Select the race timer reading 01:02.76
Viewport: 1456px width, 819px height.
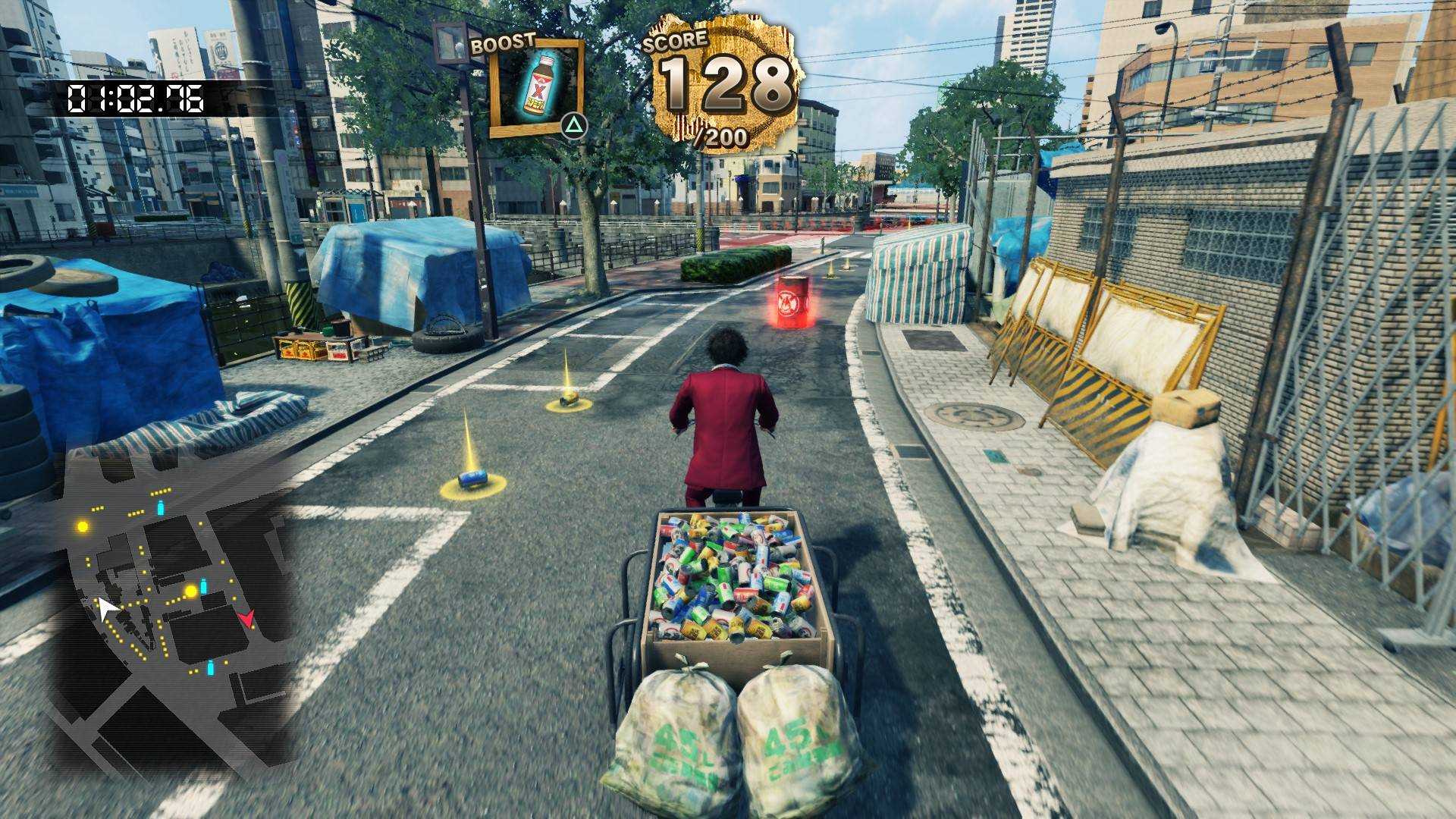coord(134,96)
